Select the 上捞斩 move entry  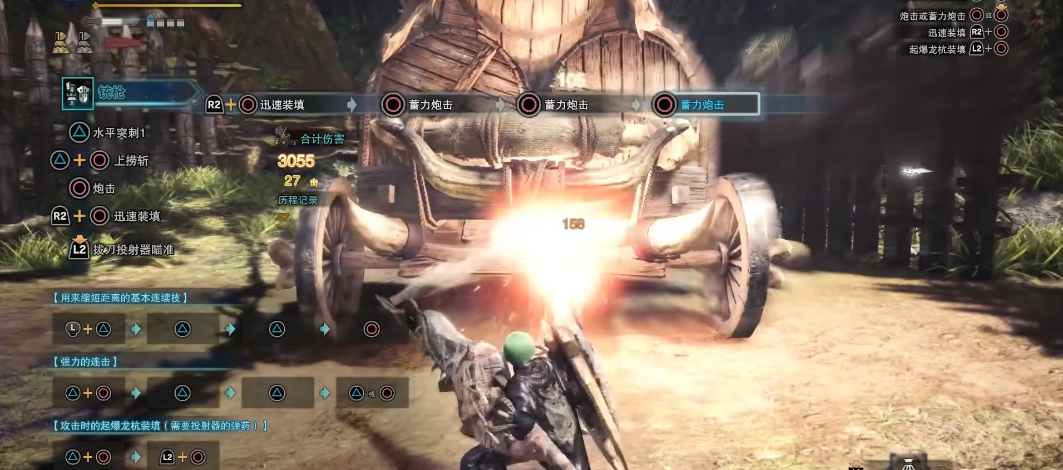[131, 160]
